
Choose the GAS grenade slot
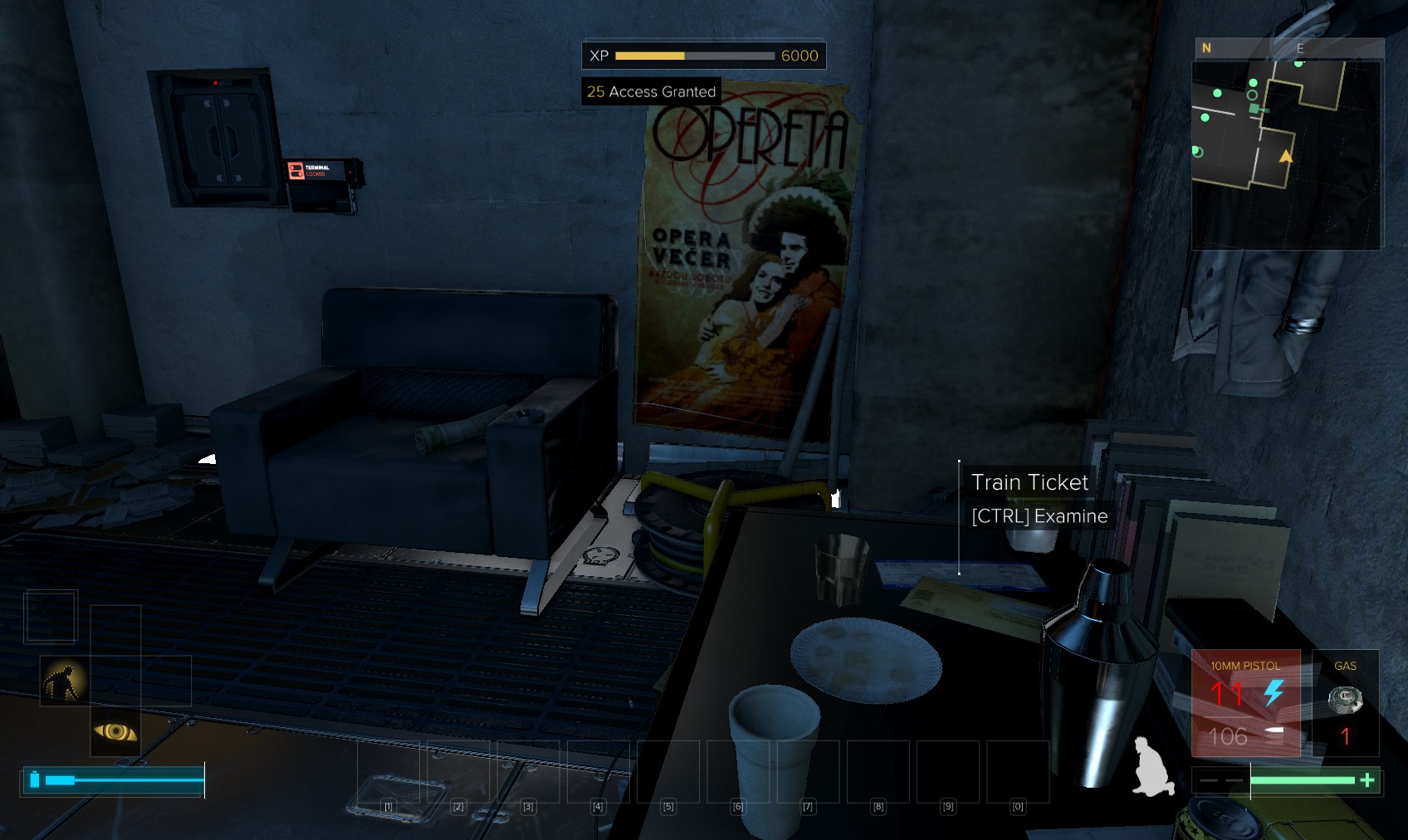pos(1345,703)
